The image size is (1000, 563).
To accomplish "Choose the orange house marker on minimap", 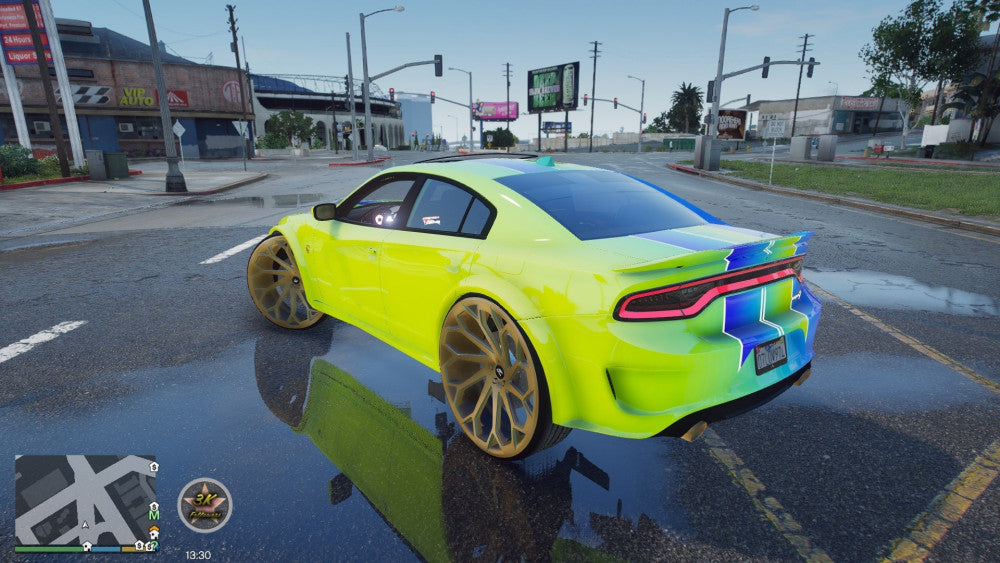I will pos(153,531).
